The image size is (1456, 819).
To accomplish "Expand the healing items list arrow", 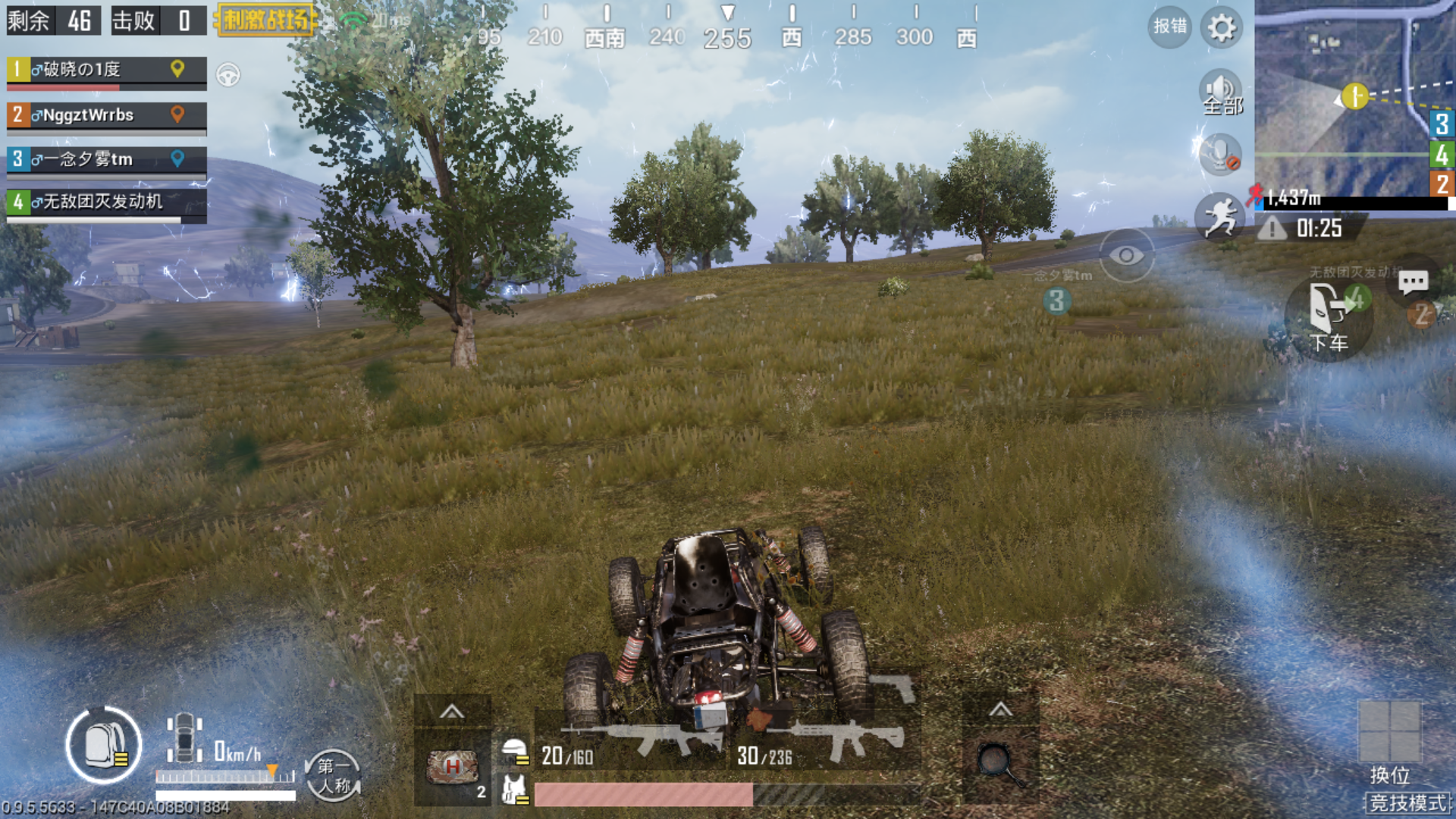I will 452,711.
